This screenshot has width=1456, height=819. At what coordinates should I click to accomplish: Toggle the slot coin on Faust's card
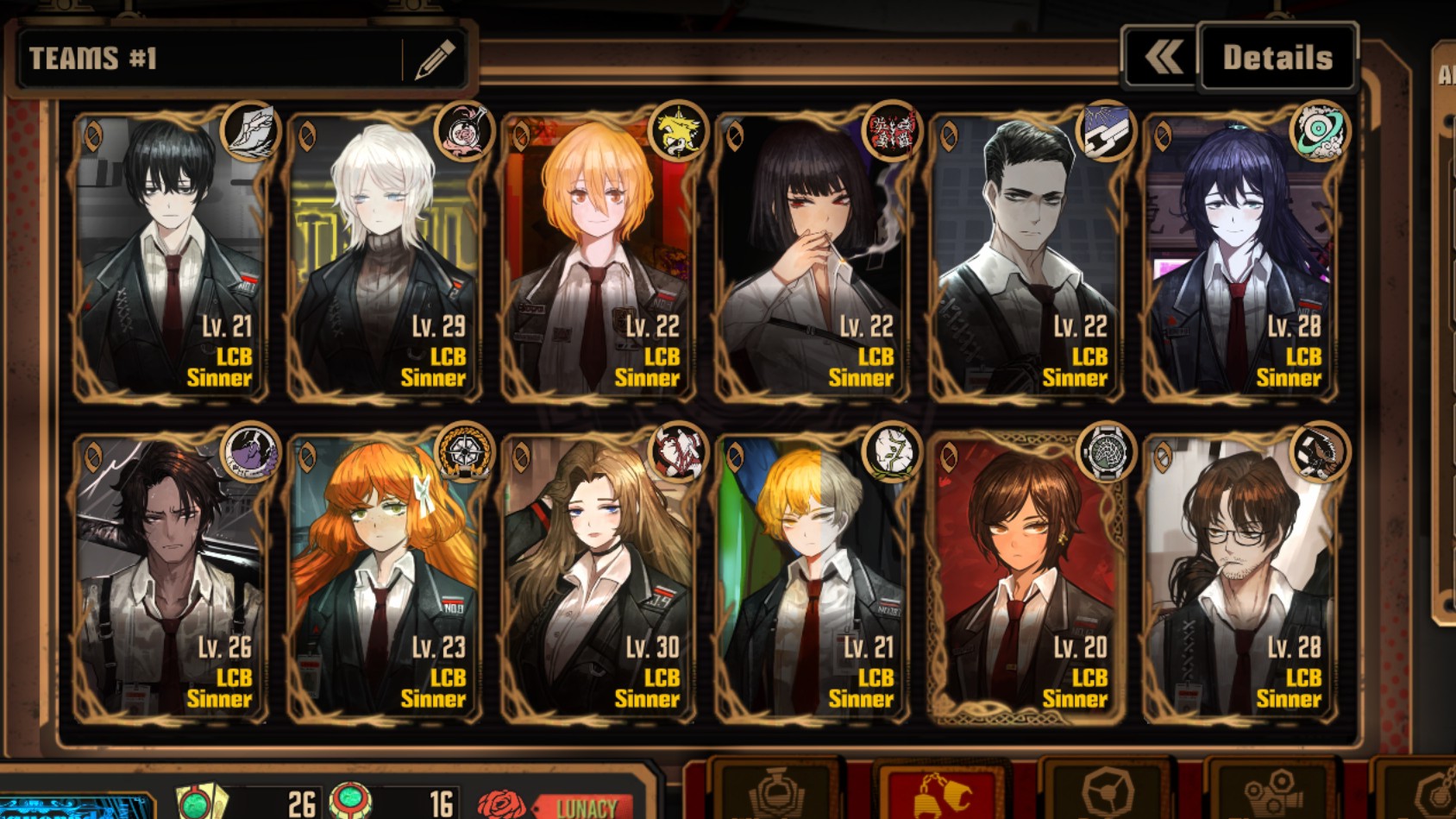tap(307, 136)
